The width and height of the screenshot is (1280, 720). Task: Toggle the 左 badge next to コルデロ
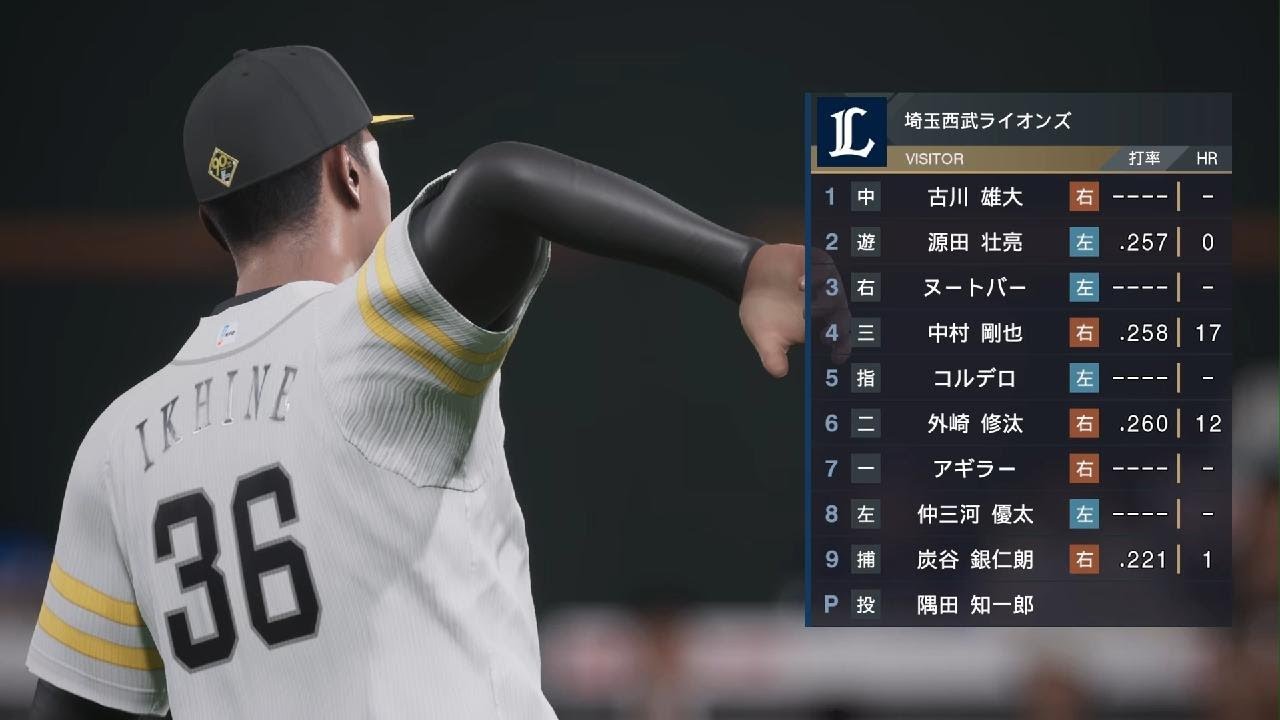click(1087, 378)
